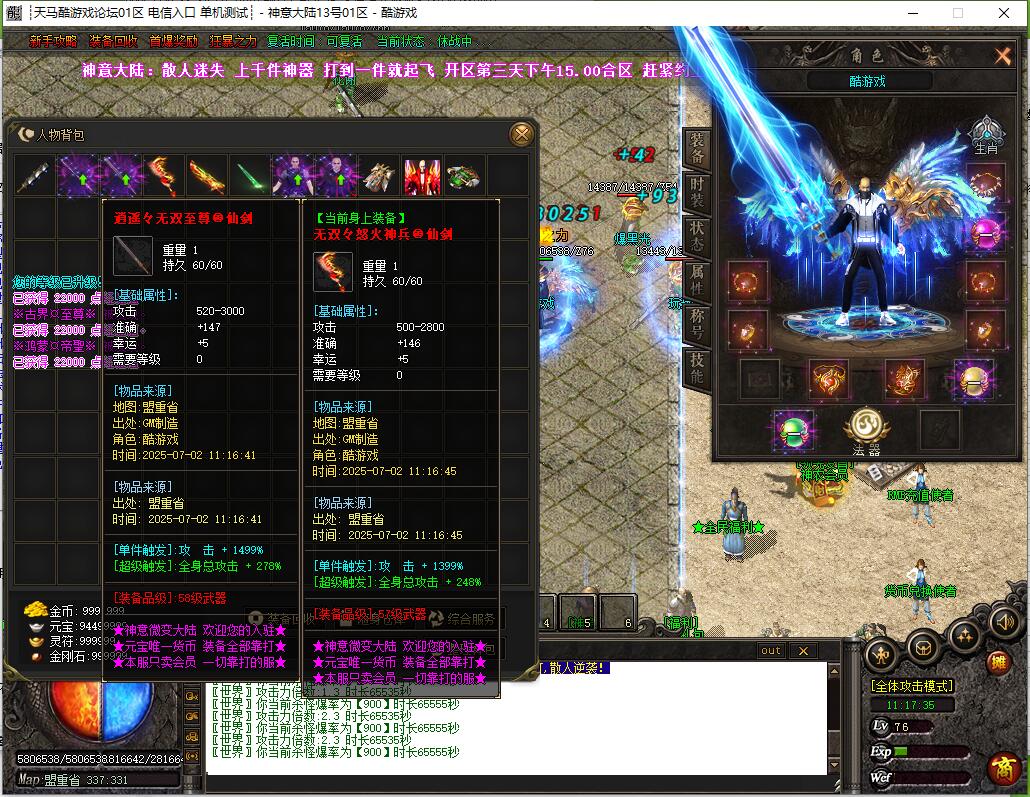The width and height of the screenshot is (1030, 797).
Task: Select the green sword in the backpack
Action: click(x=250, y=175)
